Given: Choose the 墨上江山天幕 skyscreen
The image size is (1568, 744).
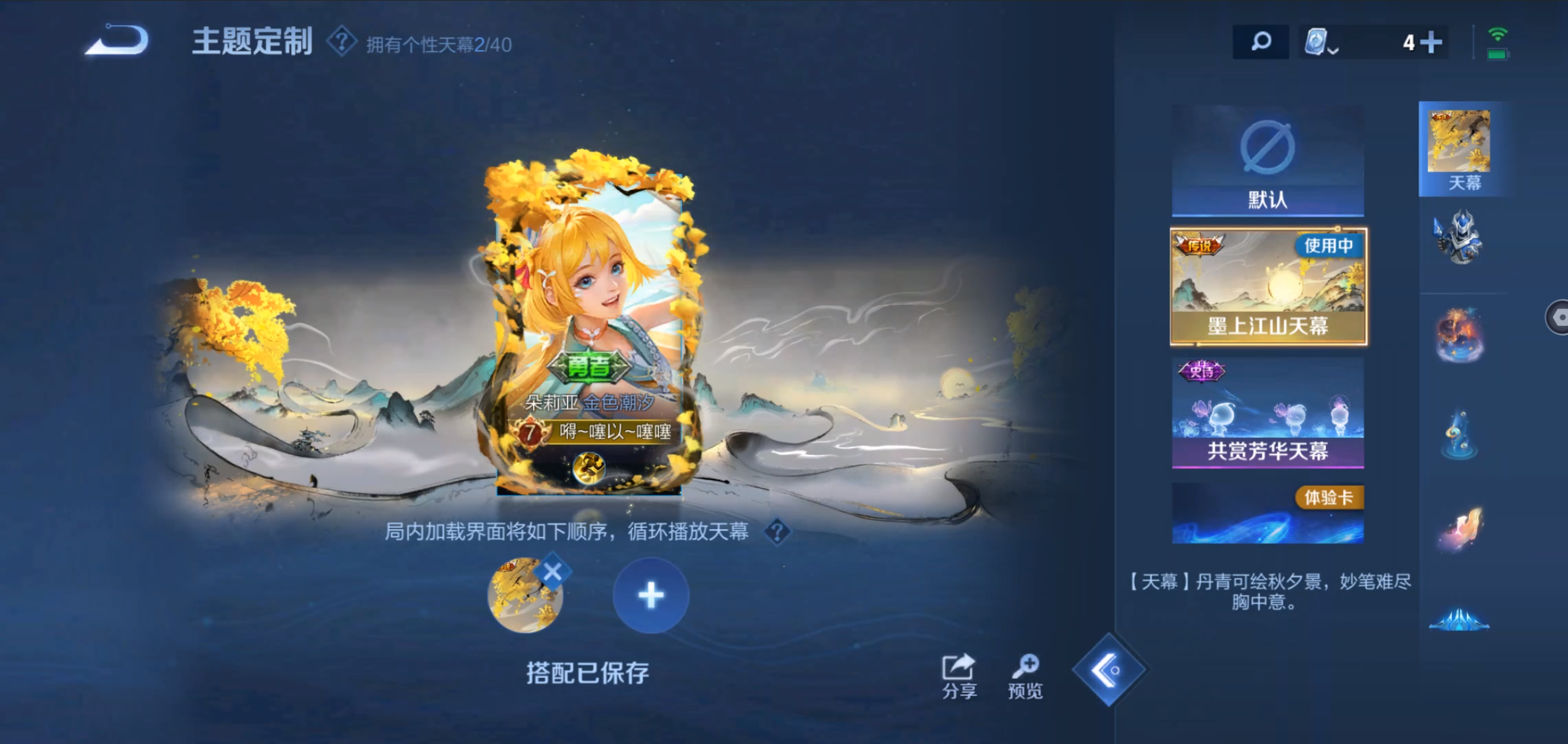Looking at the screenshot, I should (1268, 287).
